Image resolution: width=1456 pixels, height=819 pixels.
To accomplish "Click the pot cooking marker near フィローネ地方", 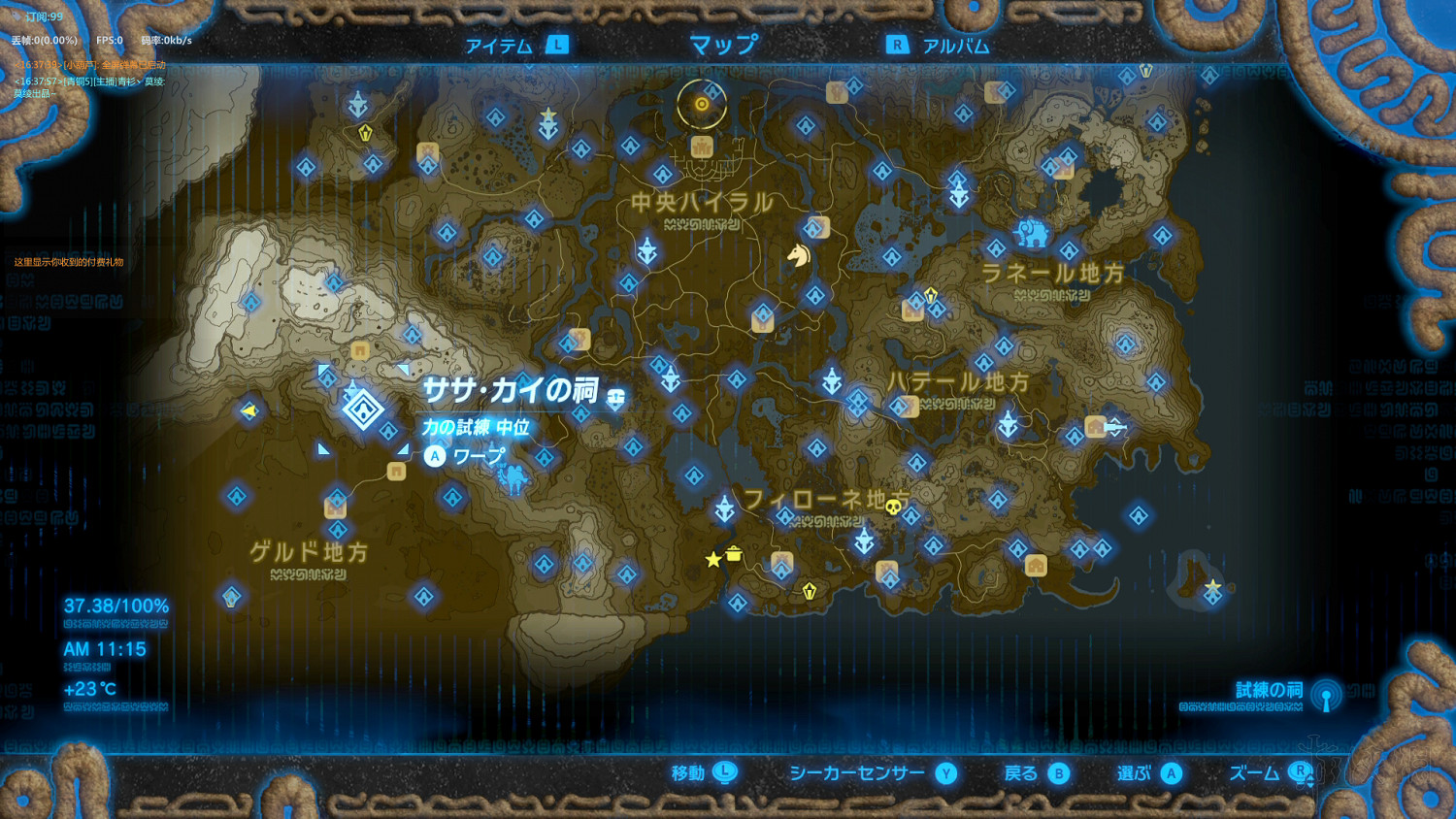I will click(x=734, y=553).
